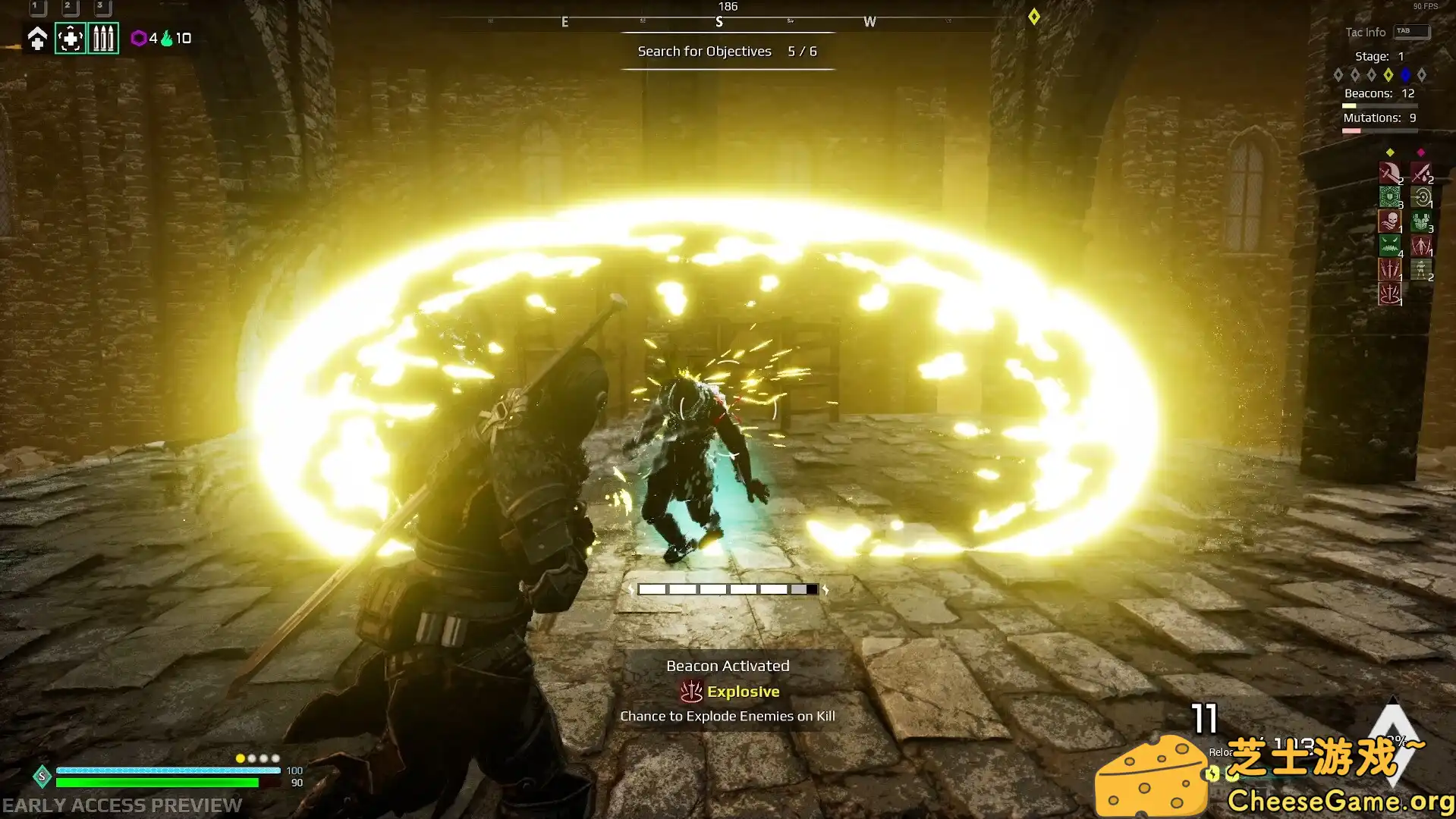This screenshot has height=819, width=1456.
Task: Open the CheeseGame.org watermark link
Action: [1340, 801]
